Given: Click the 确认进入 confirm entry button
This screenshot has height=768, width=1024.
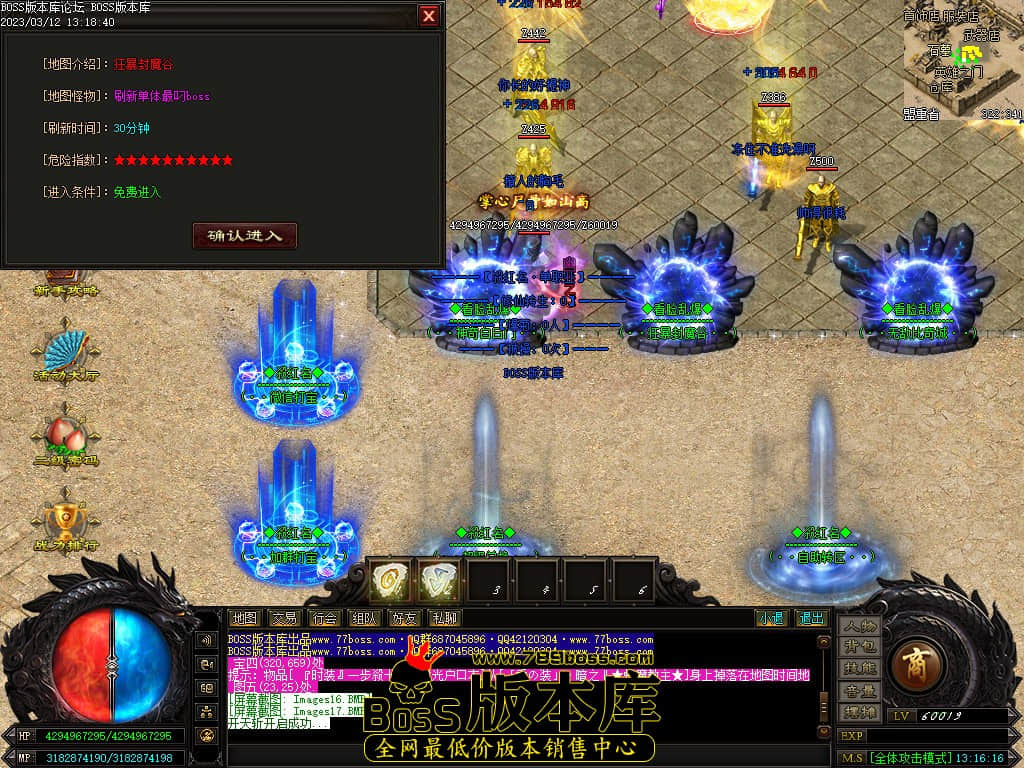Looking at the screenshot, I should click(245, 236).
